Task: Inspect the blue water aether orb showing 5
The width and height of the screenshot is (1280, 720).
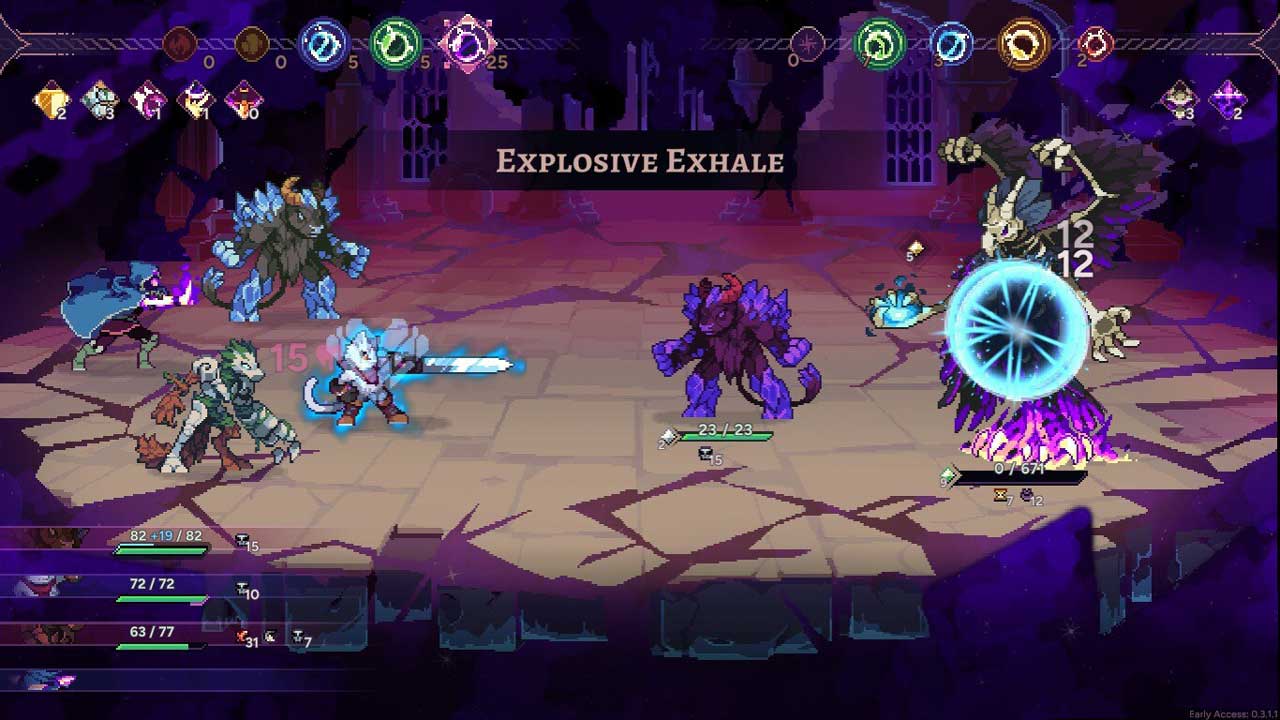Action: coord(323,44)
